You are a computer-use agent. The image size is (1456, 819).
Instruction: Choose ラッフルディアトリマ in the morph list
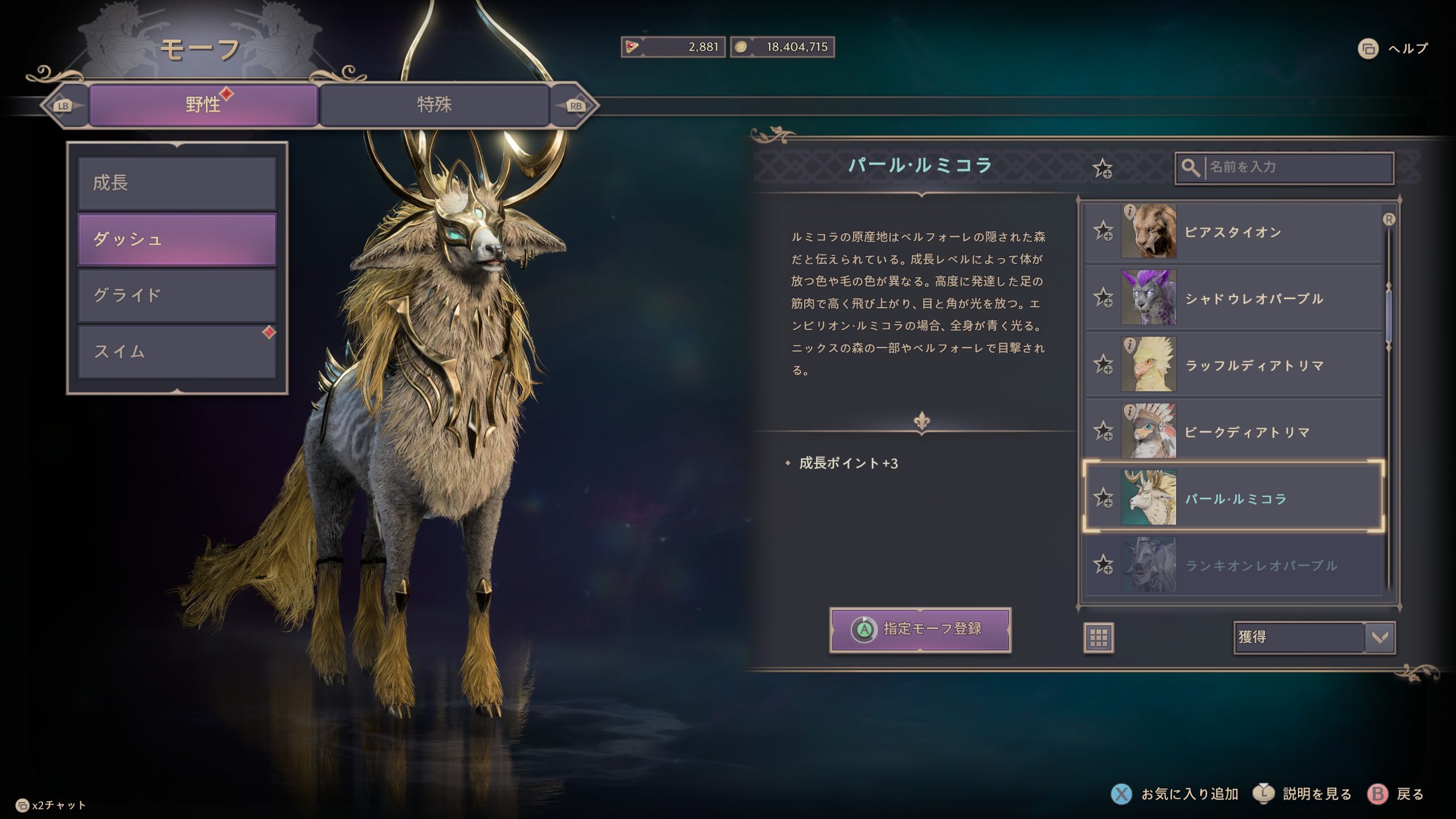coord(1251,365)
